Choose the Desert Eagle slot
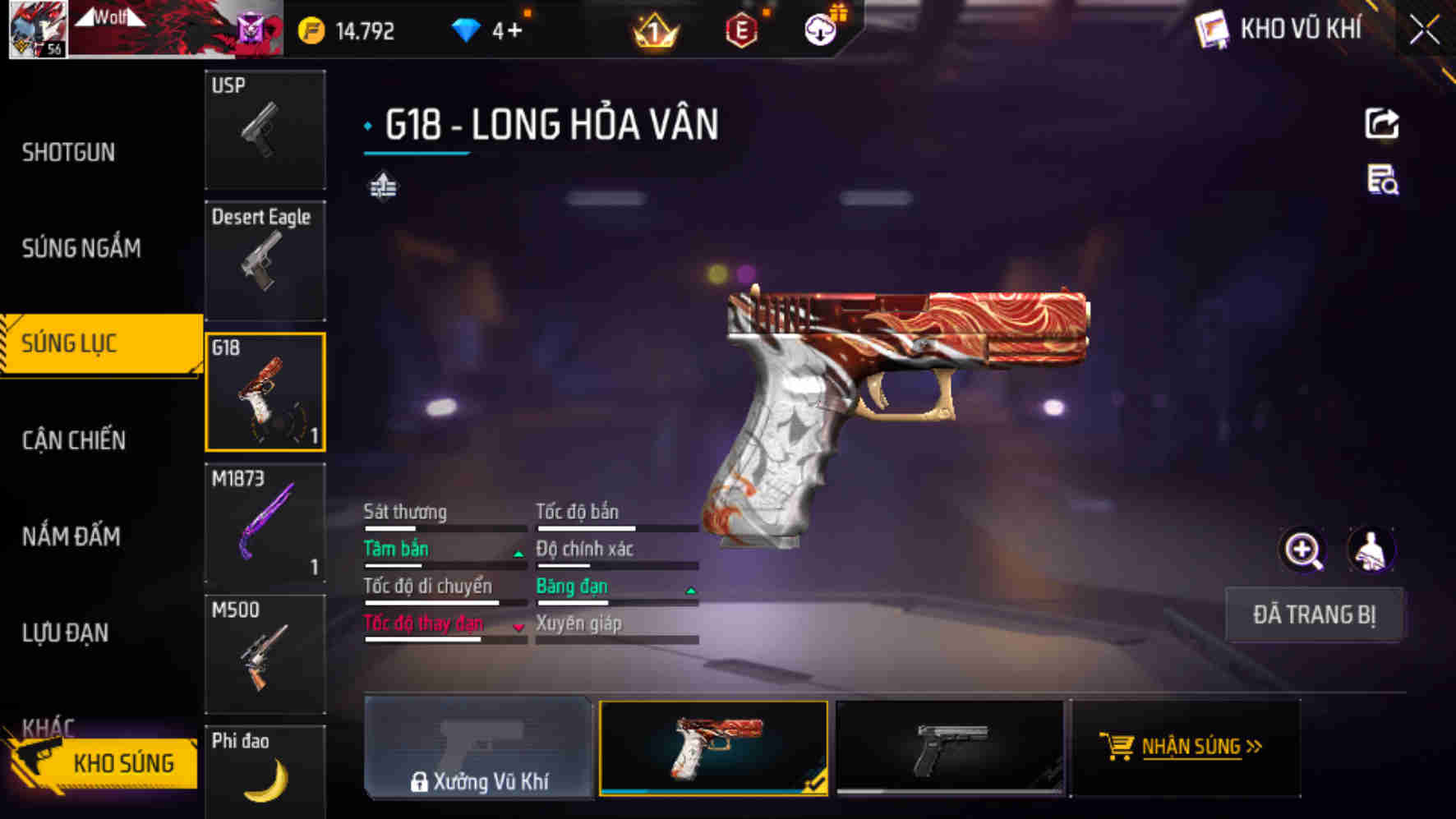The image size is (1456, 819). pyautogui.click(x=265, y=260)
